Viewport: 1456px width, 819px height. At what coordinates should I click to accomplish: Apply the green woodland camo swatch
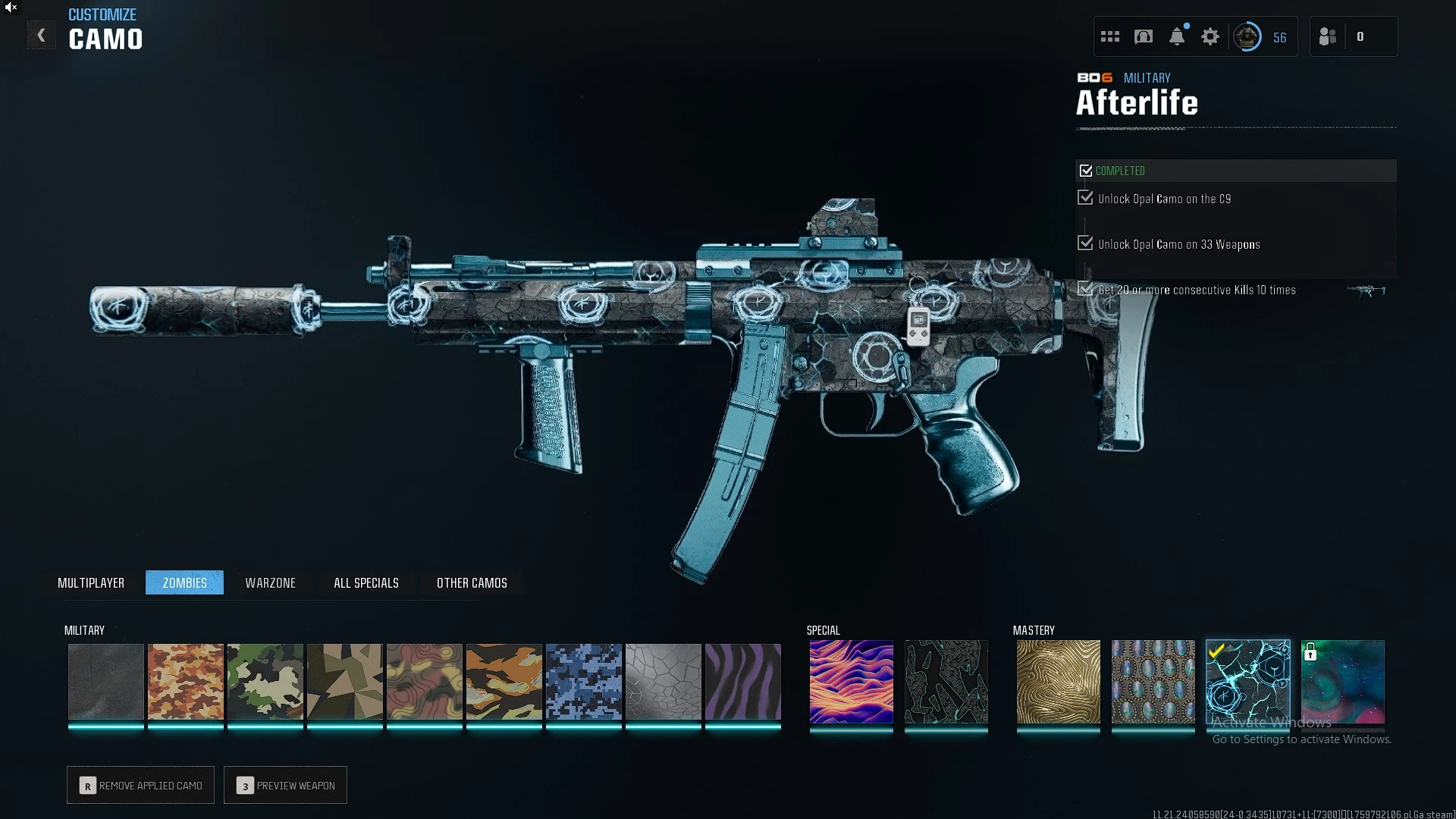pos(265,682)
